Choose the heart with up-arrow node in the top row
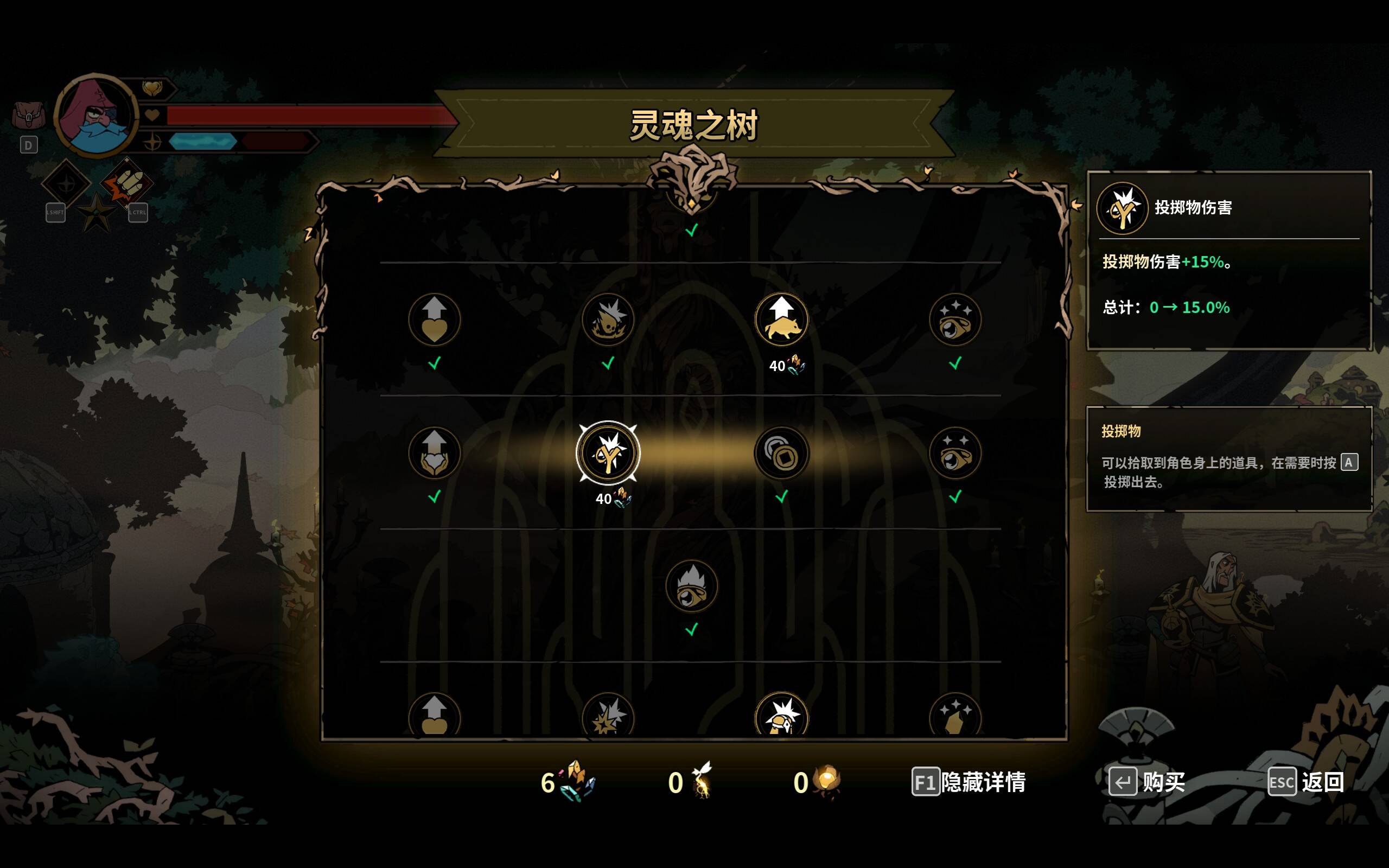The height and width of the screenshot is (868, 1389). point(435,320)
